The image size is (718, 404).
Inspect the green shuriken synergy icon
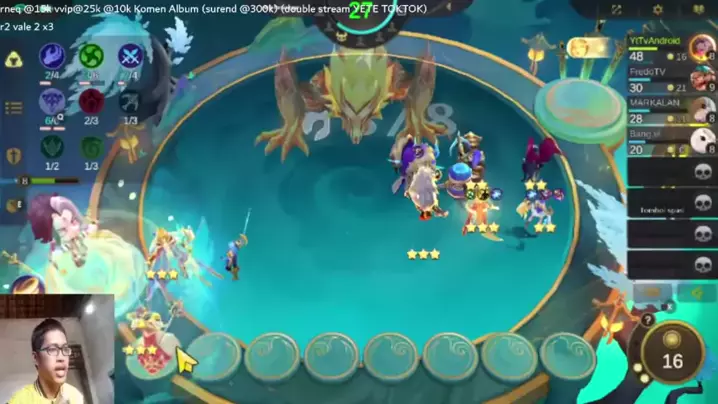(92, 56)
